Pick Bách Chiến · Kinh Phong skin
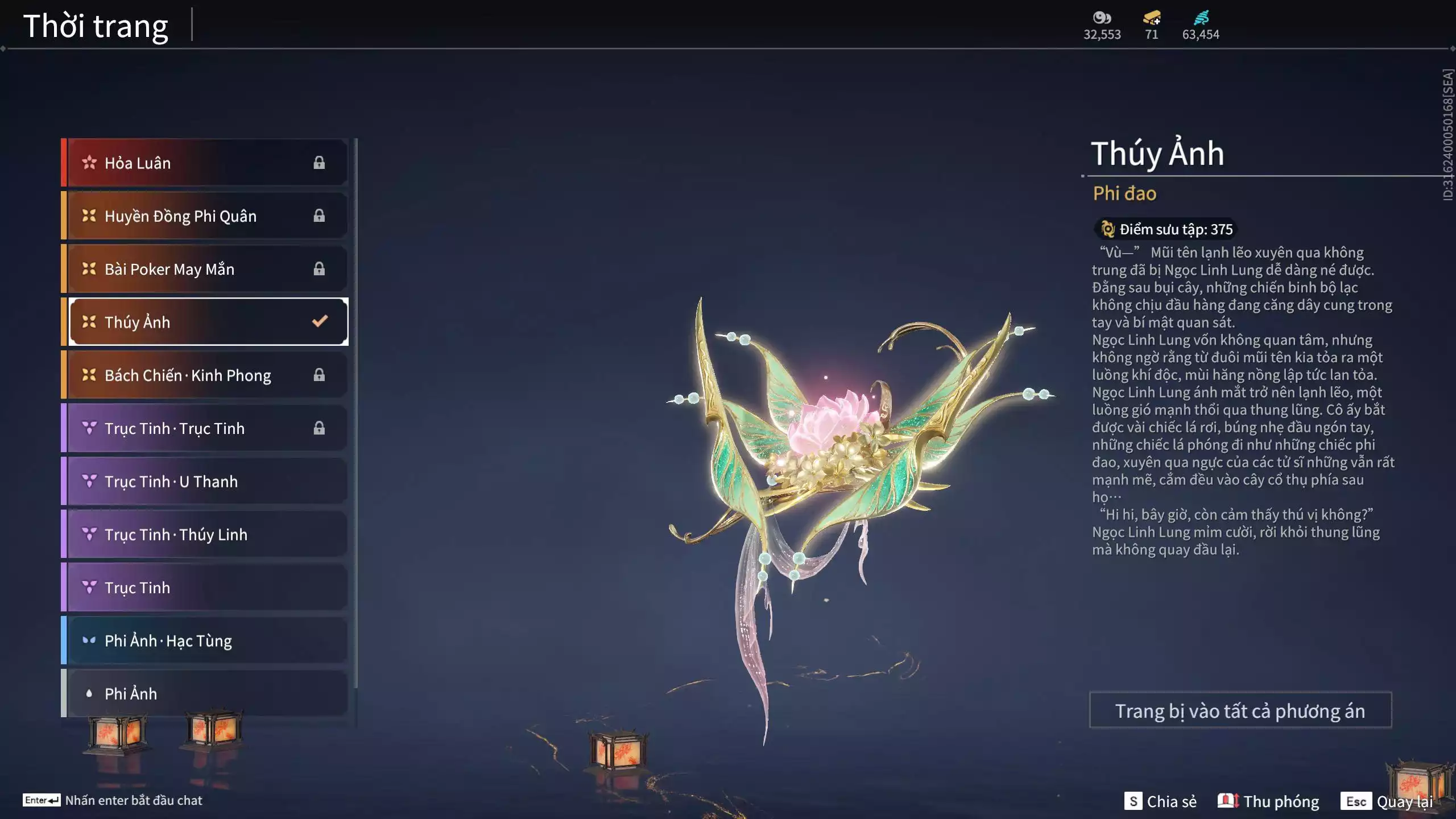1456x819 pixels. coord(205,375)
